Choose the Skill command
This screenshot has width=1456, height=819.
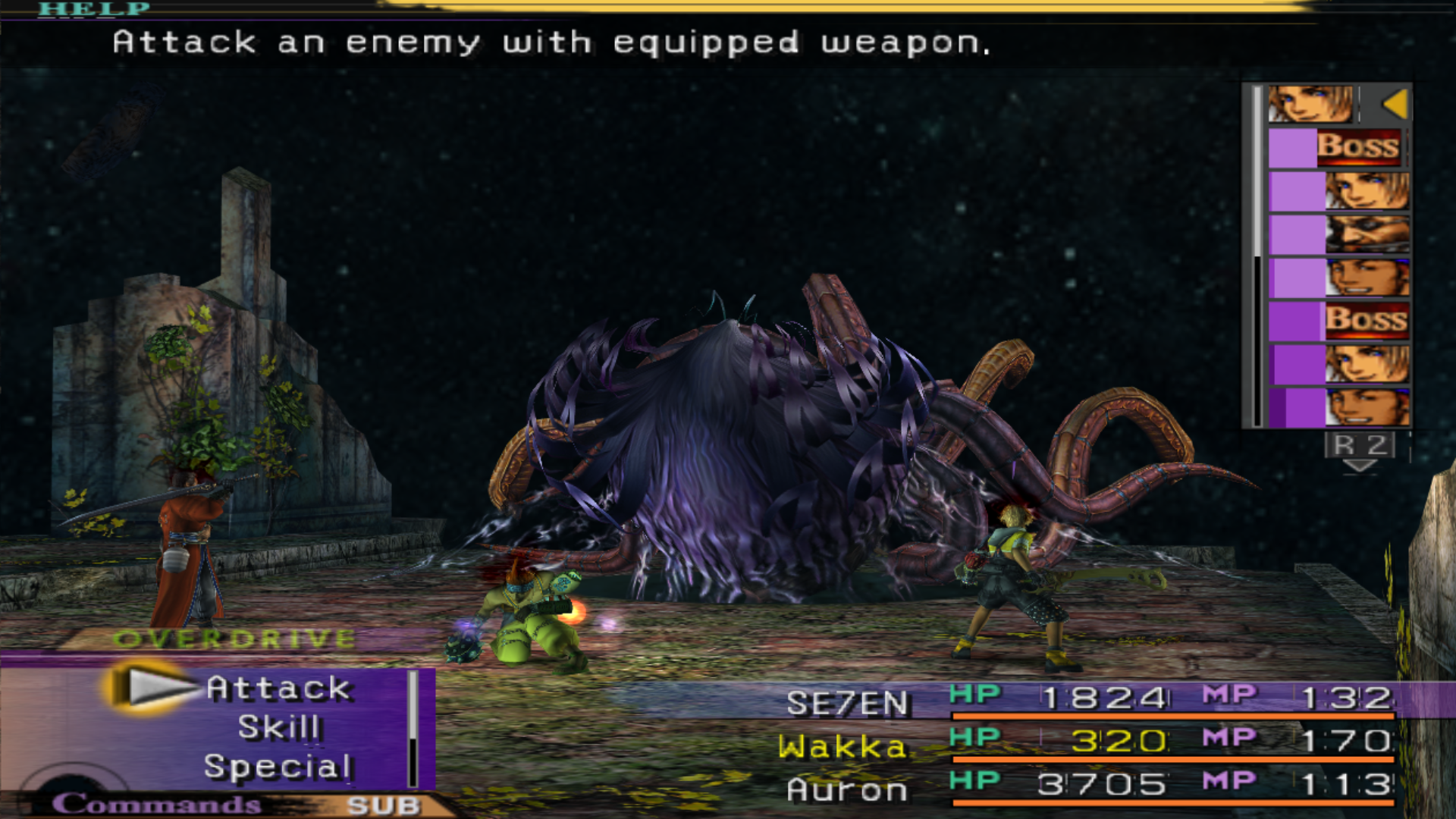click(279, 727)
